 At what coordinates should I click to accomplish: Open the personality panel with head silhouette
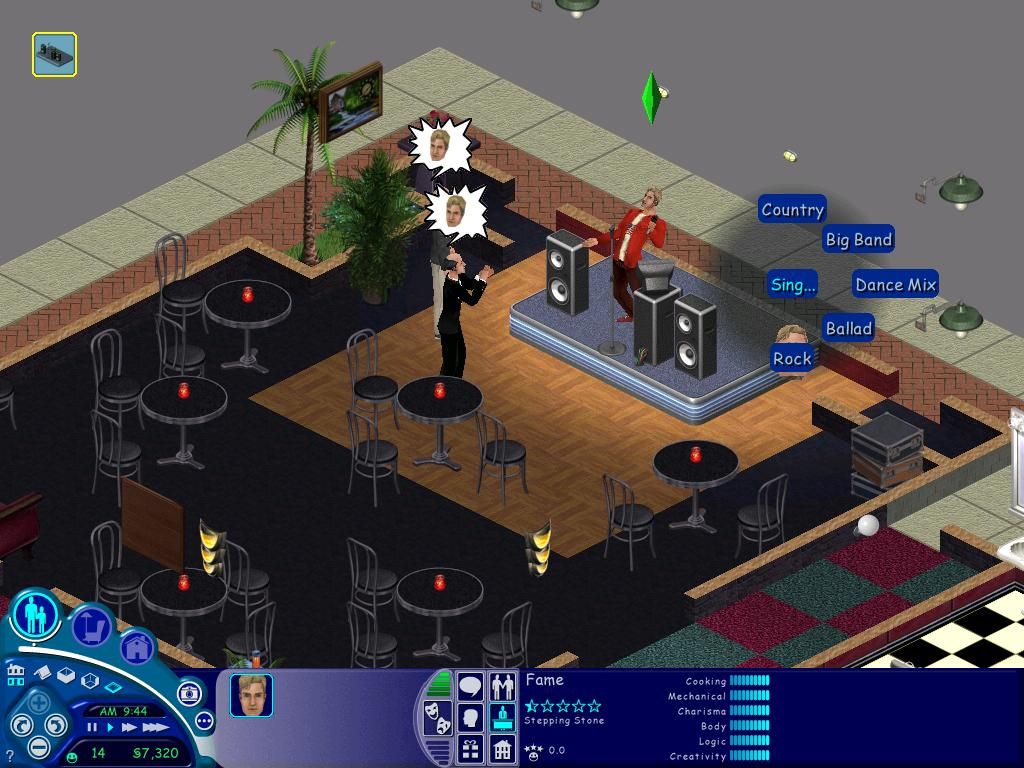coord(470,717)
